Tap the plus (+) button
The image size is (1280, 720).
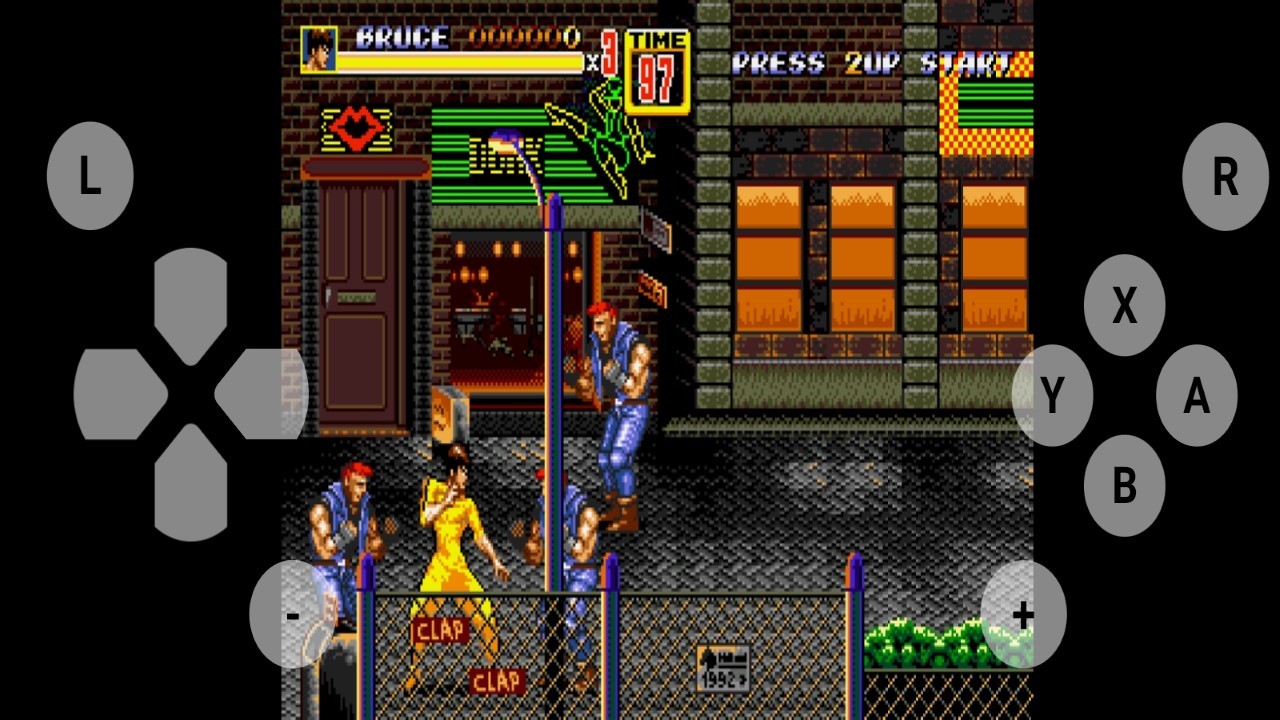[1022, 615]
